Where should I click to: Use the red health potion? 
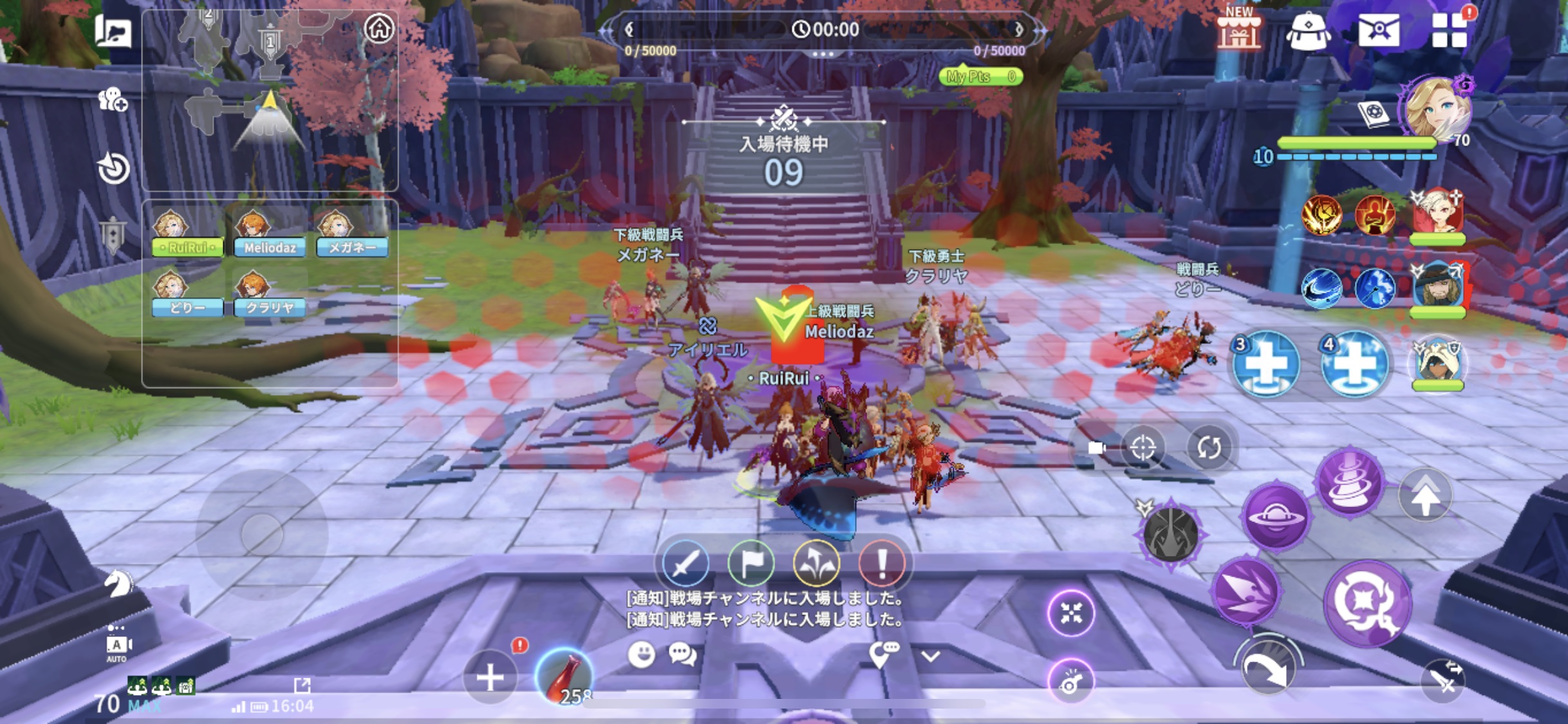(x=565, y=677)
